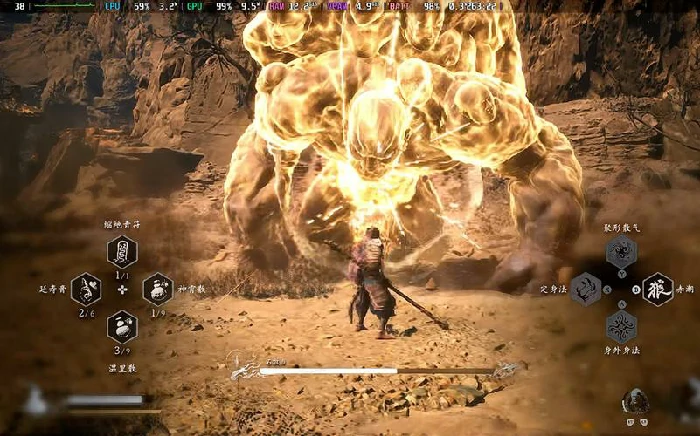The height and width of the screenshot is (436, 700).
Task: Choose the 温里散 pouch item slot
Action: pos(122,326)
